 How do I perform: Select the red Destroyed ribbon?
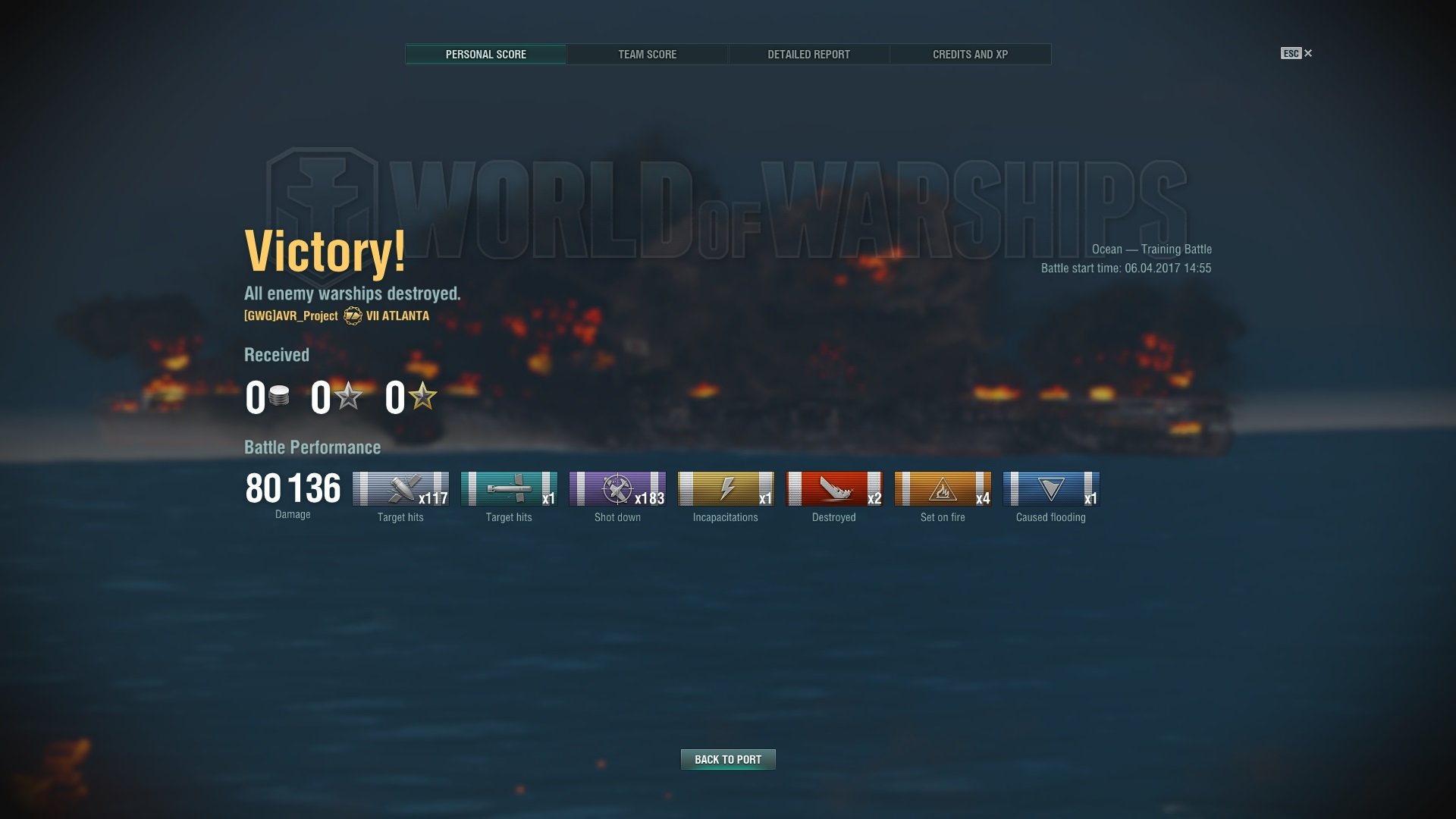[834, 489]
